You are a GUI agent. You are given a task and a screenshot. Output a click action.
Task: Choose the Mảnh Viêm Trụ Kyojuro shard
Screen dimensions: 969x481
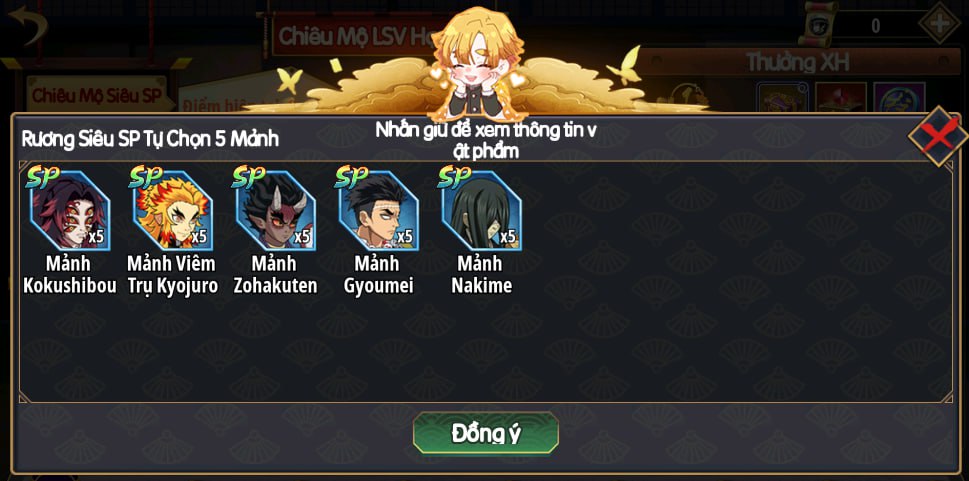[x=172, y=211]
